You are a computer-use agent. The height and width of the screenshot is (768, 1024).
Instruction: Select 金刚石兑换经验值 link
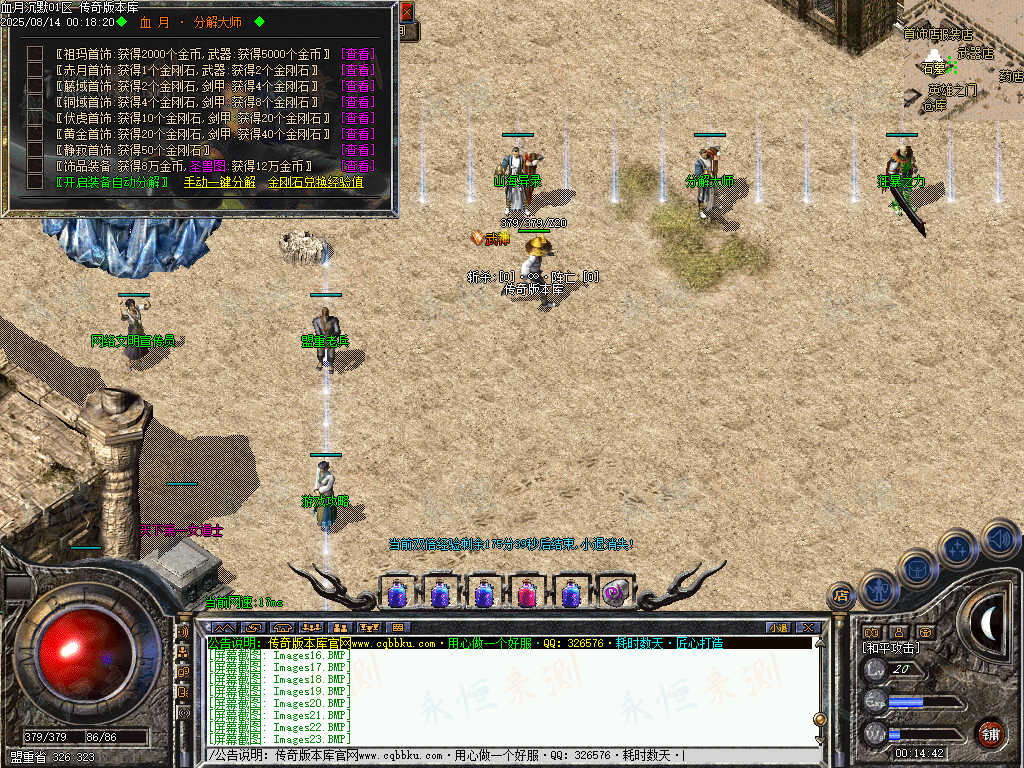(x=315, y=183)
